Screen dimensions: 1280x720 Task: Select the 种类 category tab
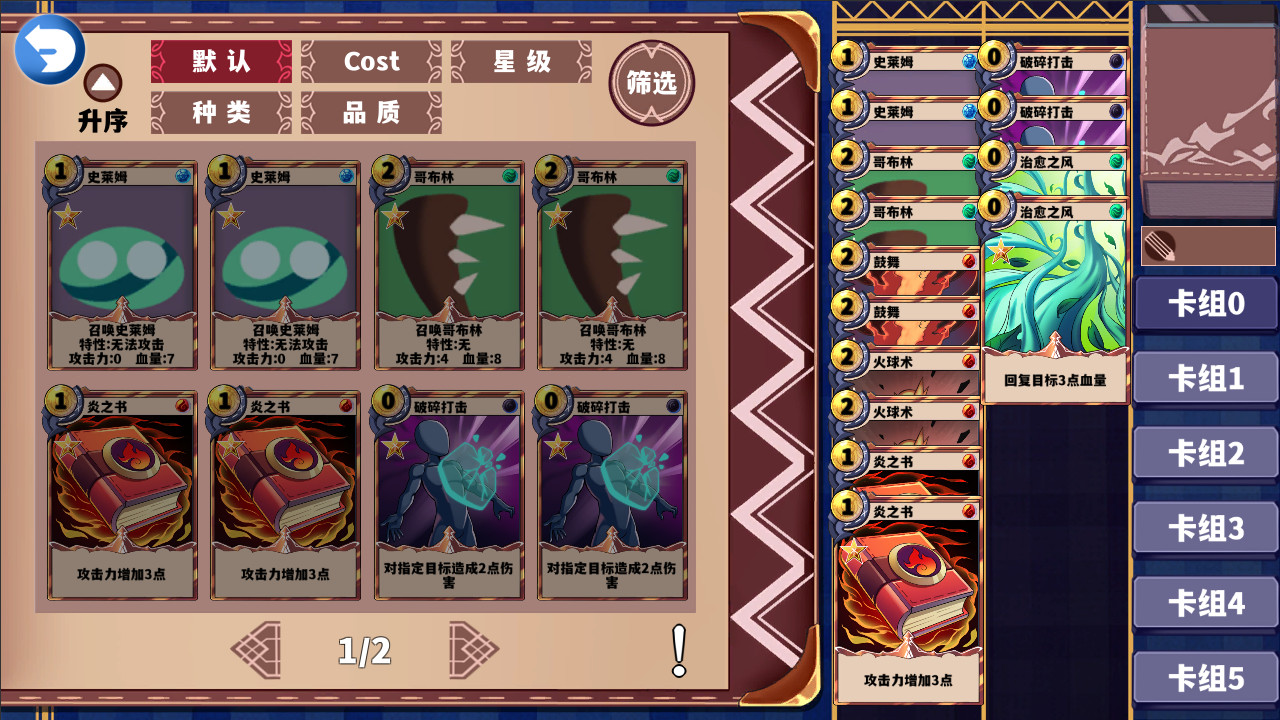coord(221,114)
